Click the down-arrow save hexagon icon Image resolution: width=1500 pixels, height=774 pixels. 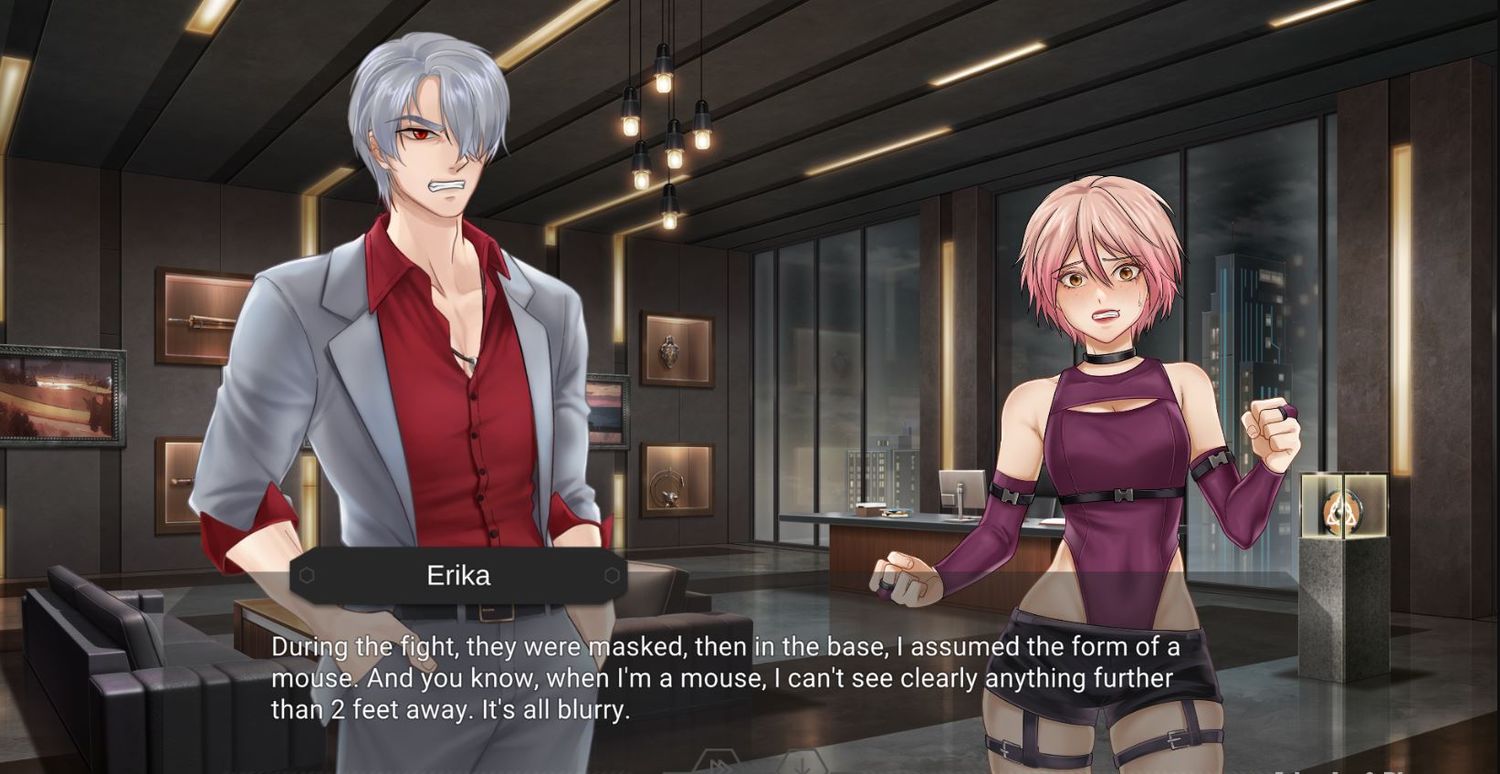tap(802, 765)
